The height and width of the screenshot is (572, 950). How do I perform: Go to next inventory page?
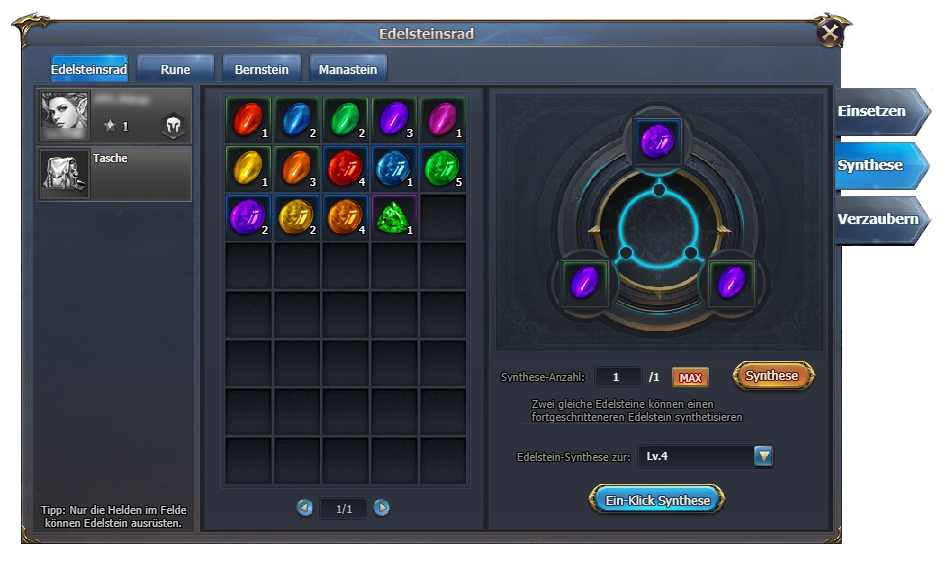click(x=382, y=508)
